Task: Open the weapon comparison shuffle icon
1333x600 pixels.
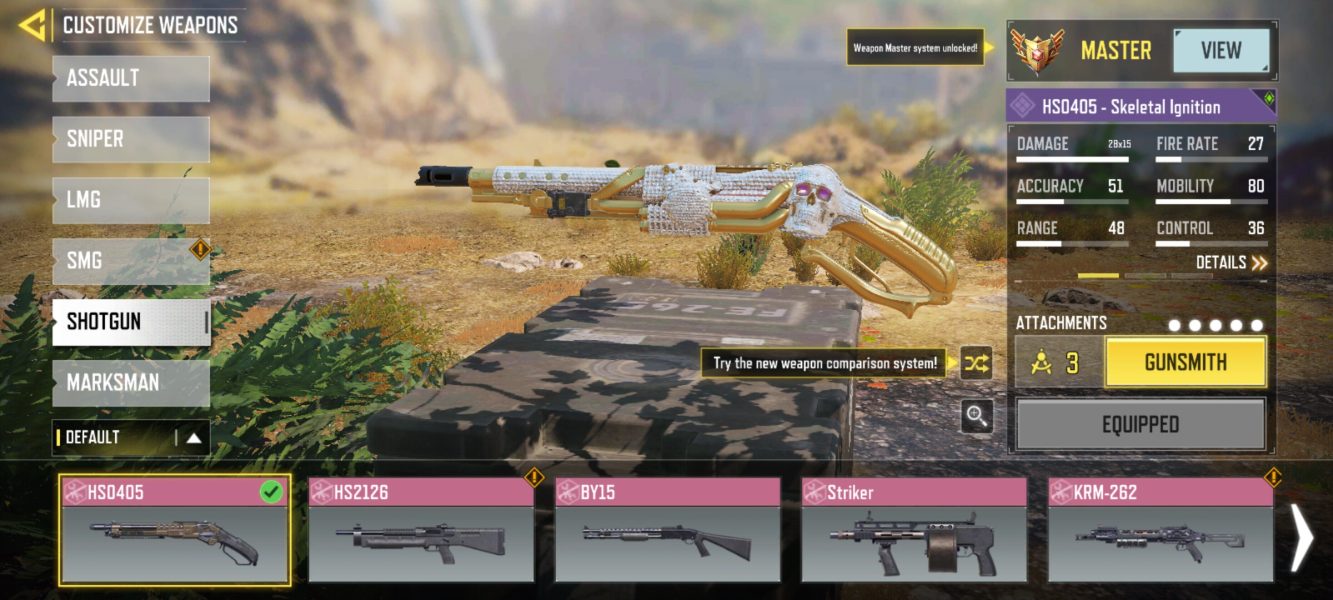Action: pyautogui.click(x=976, y=363)
